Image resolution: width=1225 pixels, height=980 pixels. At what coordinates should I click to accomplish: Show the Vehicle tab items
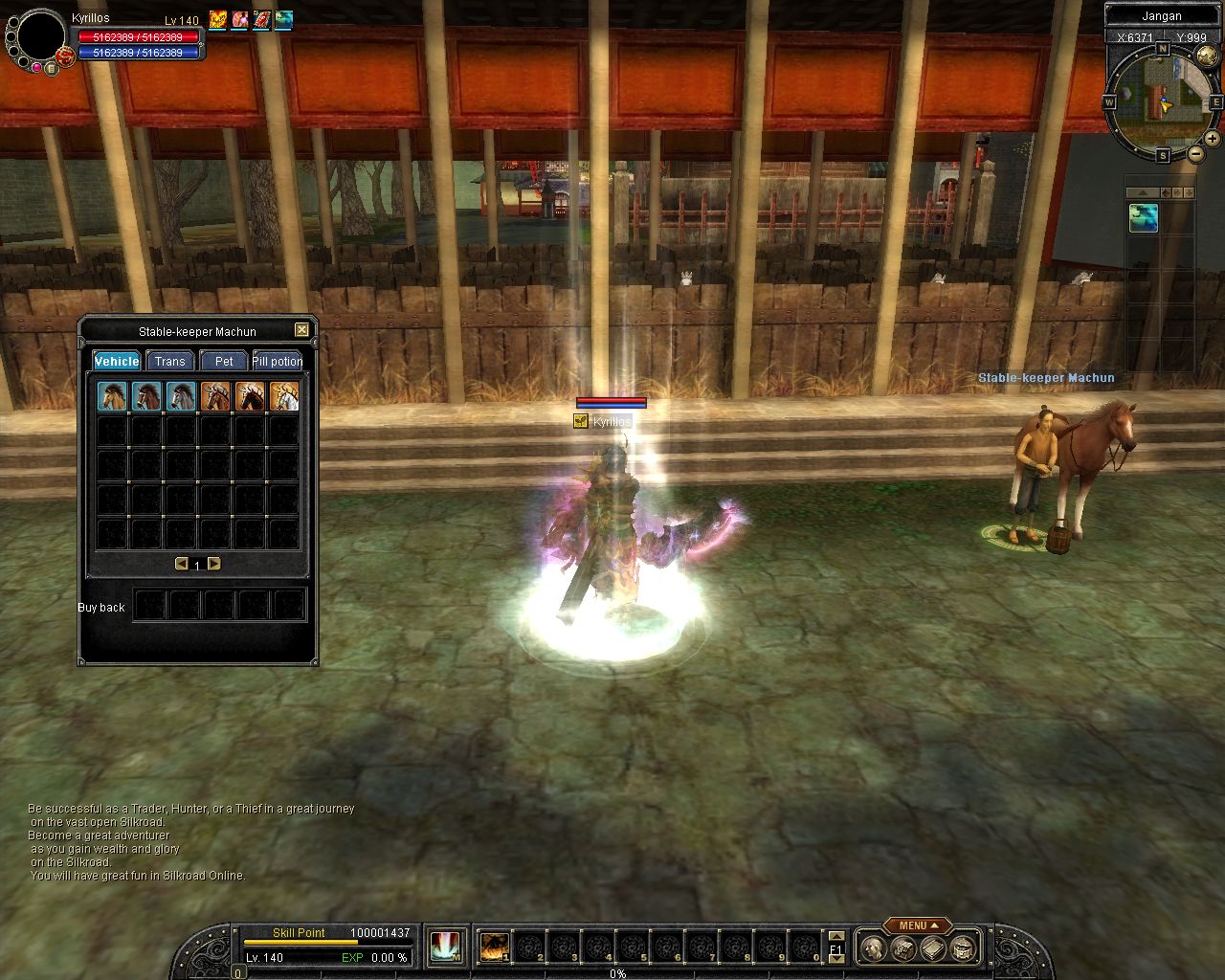click(x=117, y=361)
